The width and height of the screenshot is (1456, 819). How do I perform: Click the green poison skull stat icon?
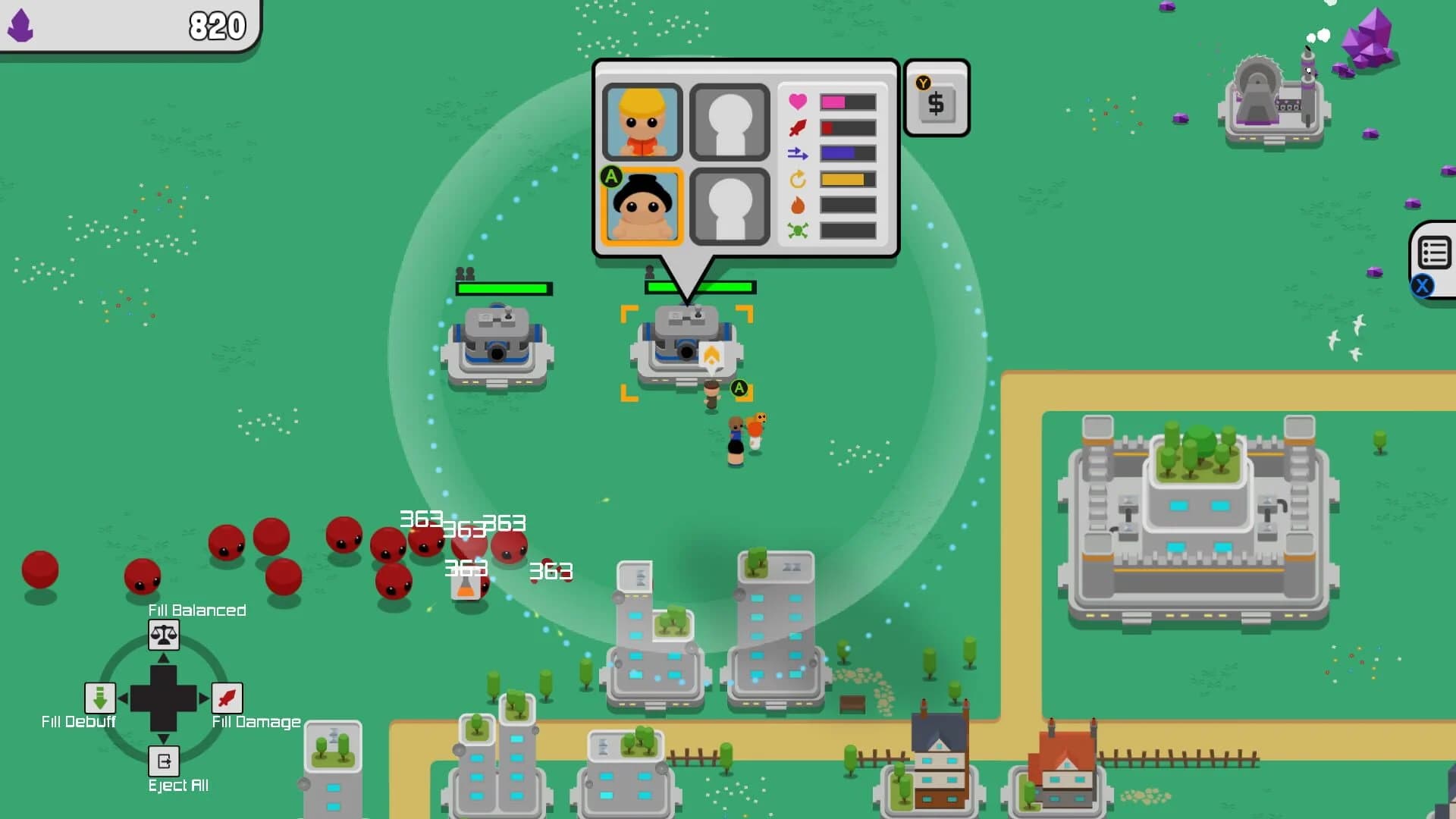(798, 229)
